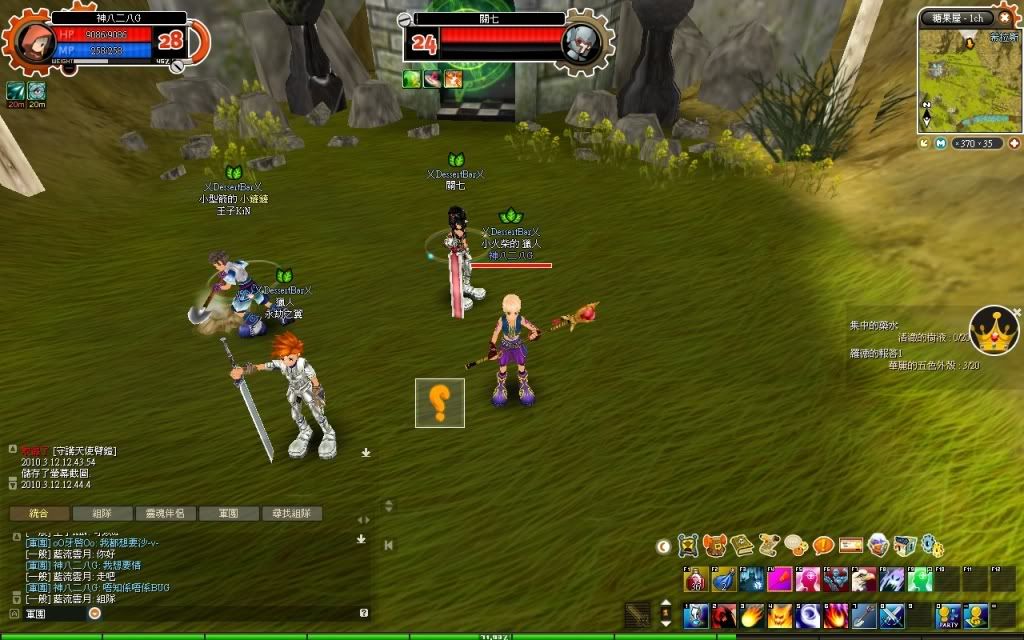Open the chat channel dropdown arrow

(95, 613)
